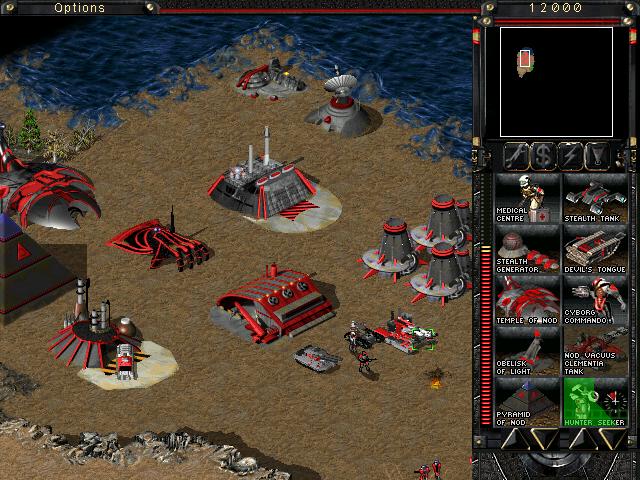Build a Medical Centre from the sidebar
Viewport: 640px width, 480px height.
coord(527,198)
